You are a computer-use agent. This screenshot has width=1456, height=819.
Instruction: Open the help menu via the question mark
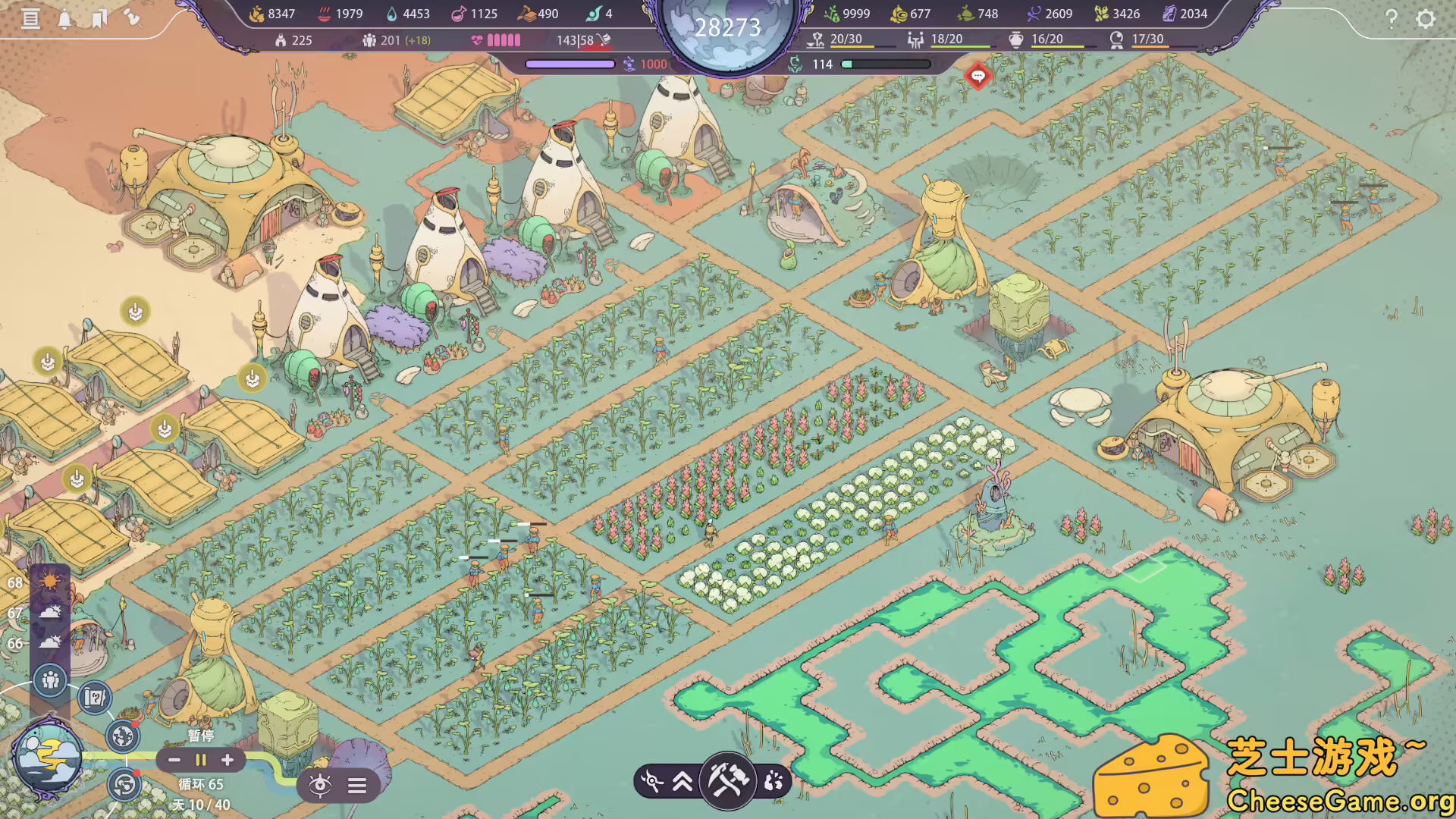tap(1392, 19)
